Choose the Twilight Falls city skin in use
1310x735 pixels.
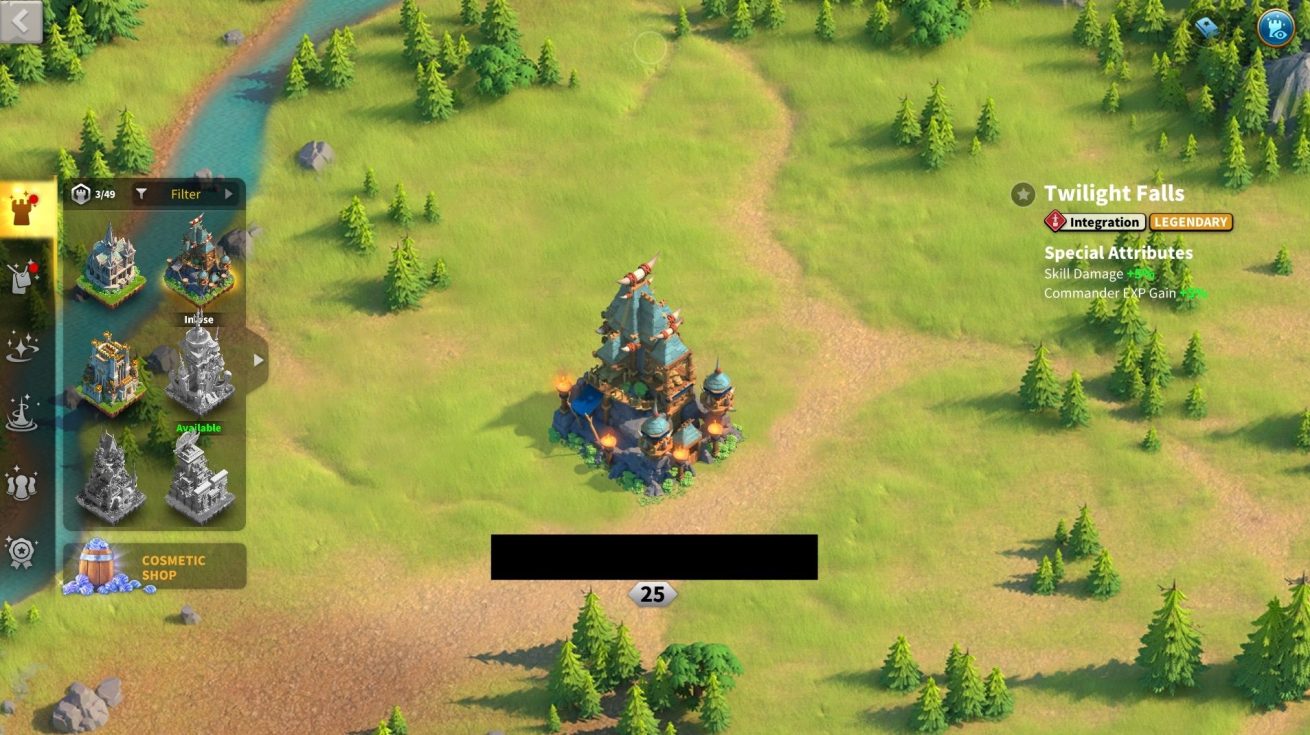pos(199,267)
